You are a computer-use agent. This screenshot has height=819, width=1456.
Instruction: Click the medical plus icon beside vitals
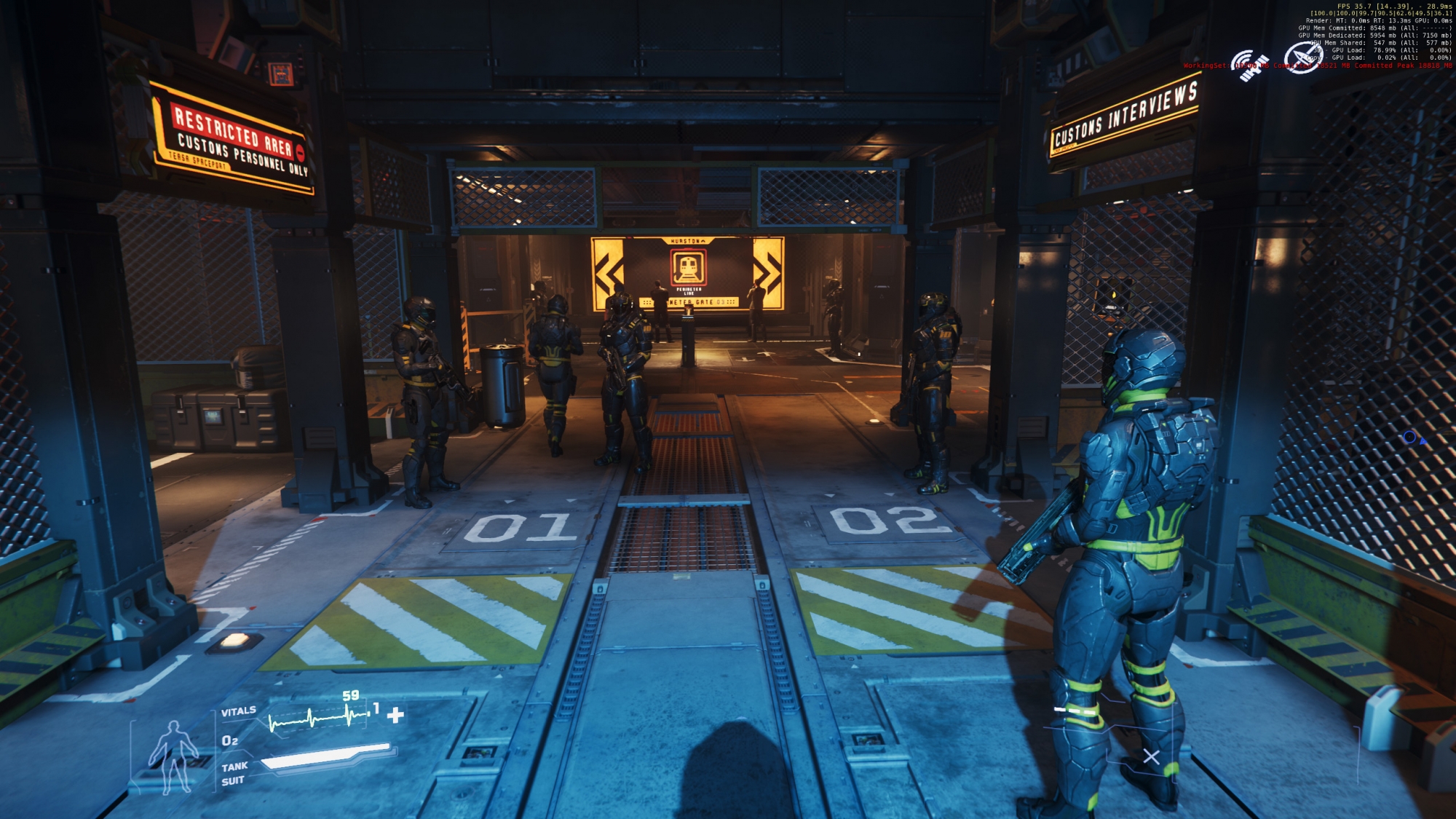(395, 715)
